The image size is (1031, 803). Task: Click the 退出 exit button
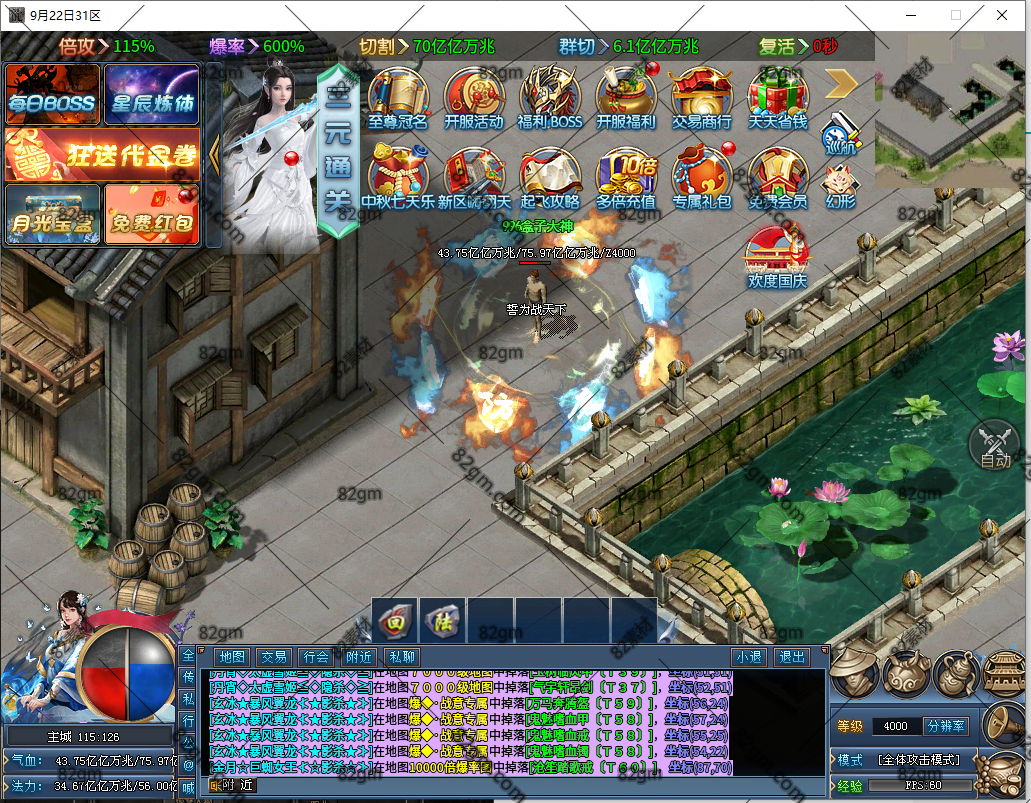click(x=791, y=657)
